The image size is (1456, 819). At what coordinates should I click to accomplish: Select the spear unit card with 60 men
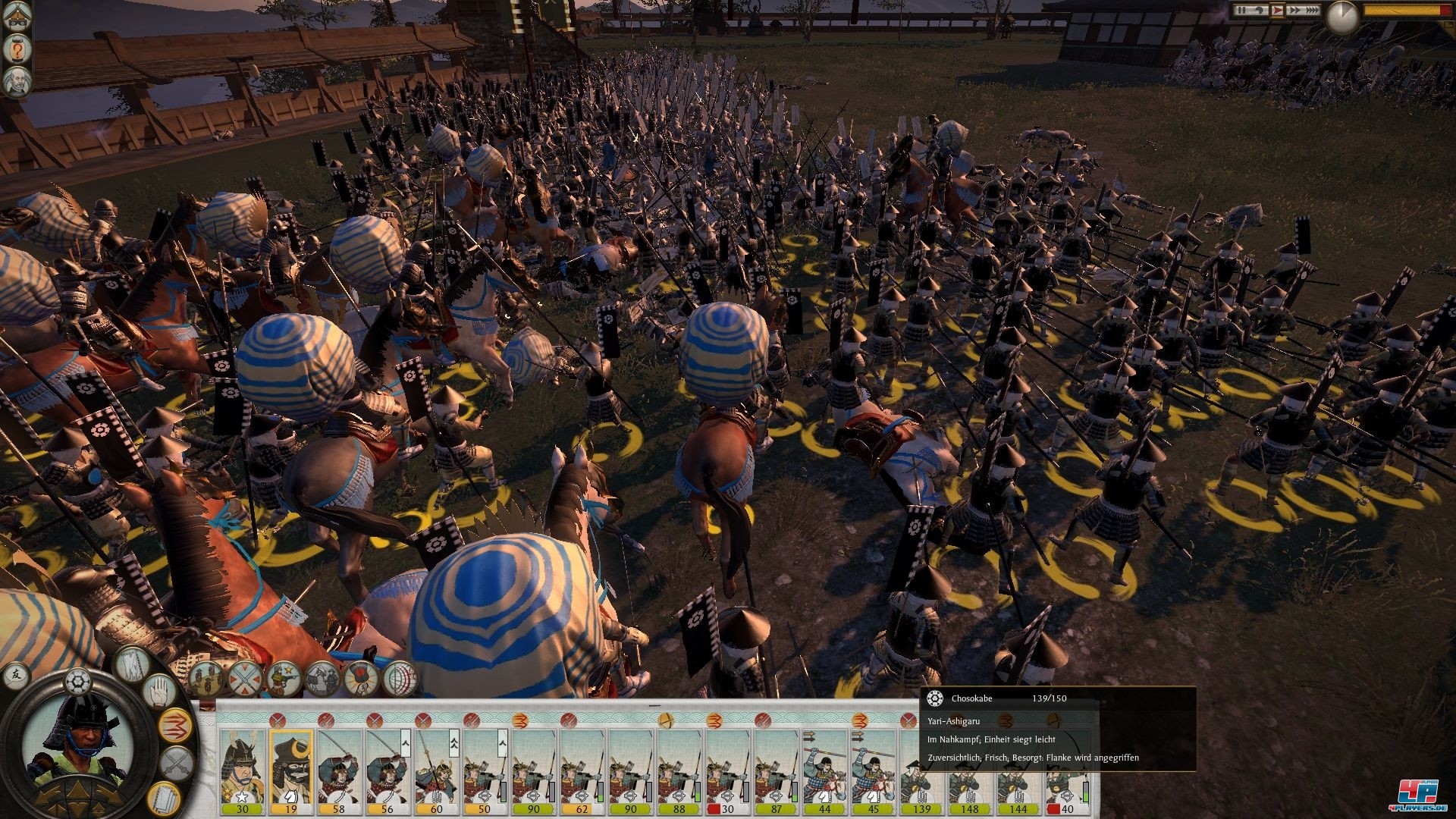(x=436, y=767)
